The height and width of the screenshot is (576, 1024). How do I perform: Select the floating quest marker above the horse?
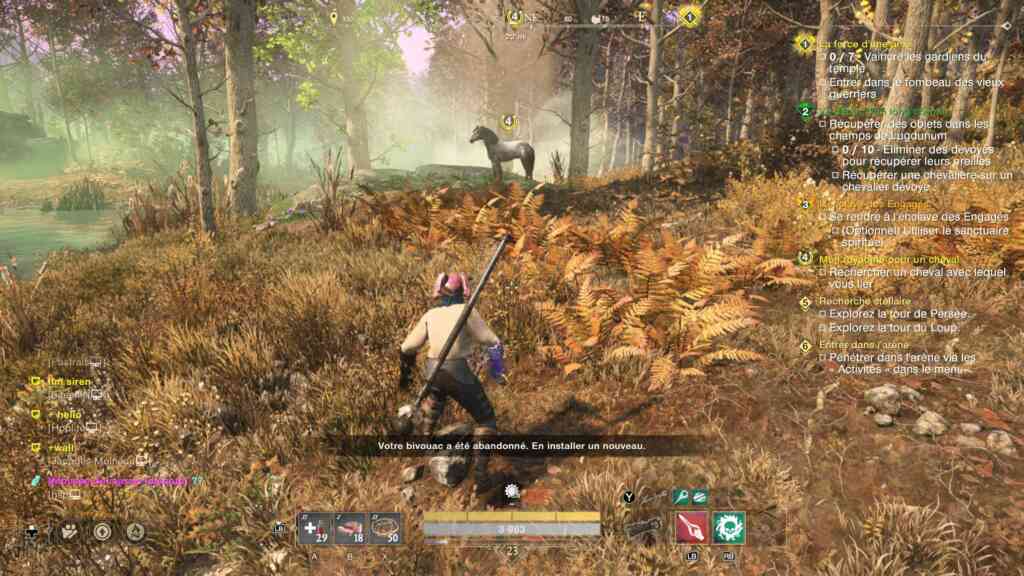[508, 122]
